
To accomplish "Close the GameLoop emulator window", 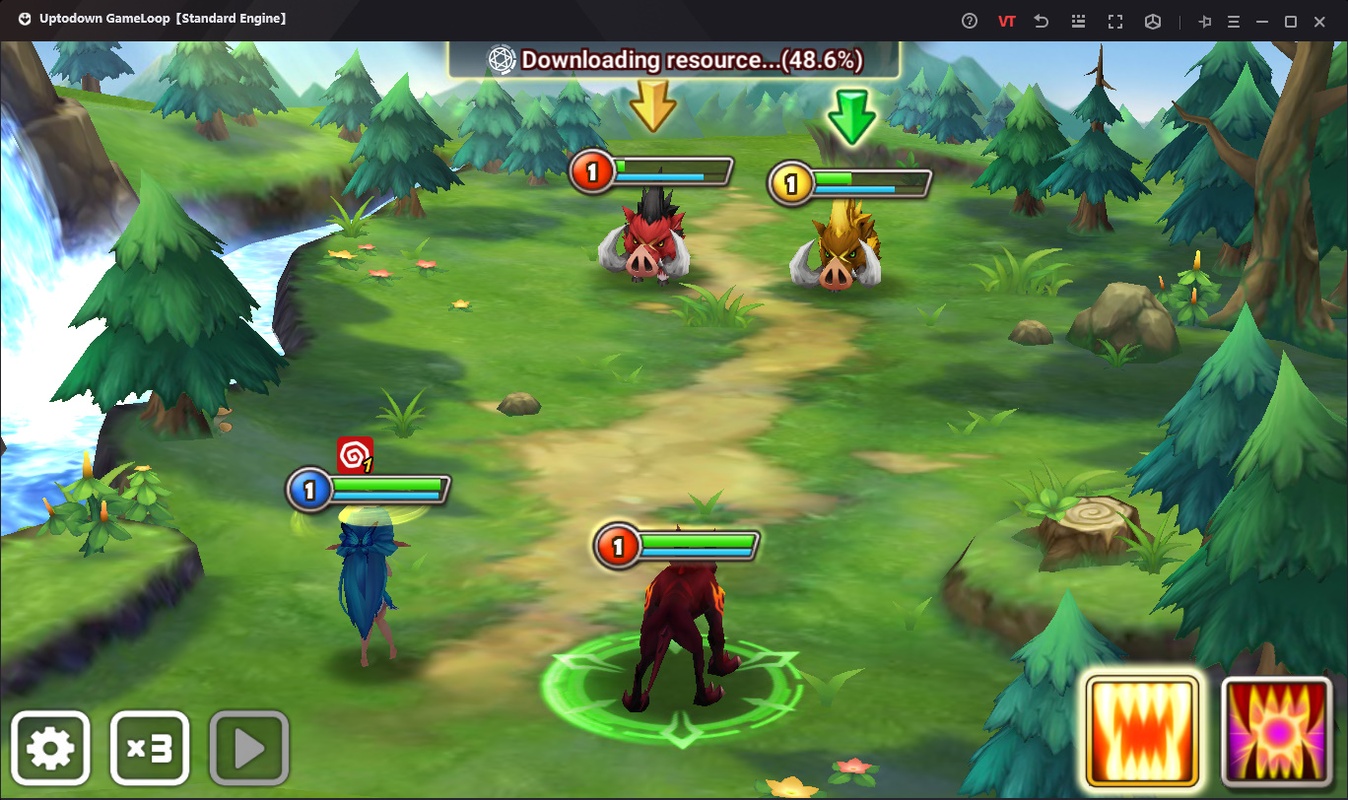I will coord(1320,21).
